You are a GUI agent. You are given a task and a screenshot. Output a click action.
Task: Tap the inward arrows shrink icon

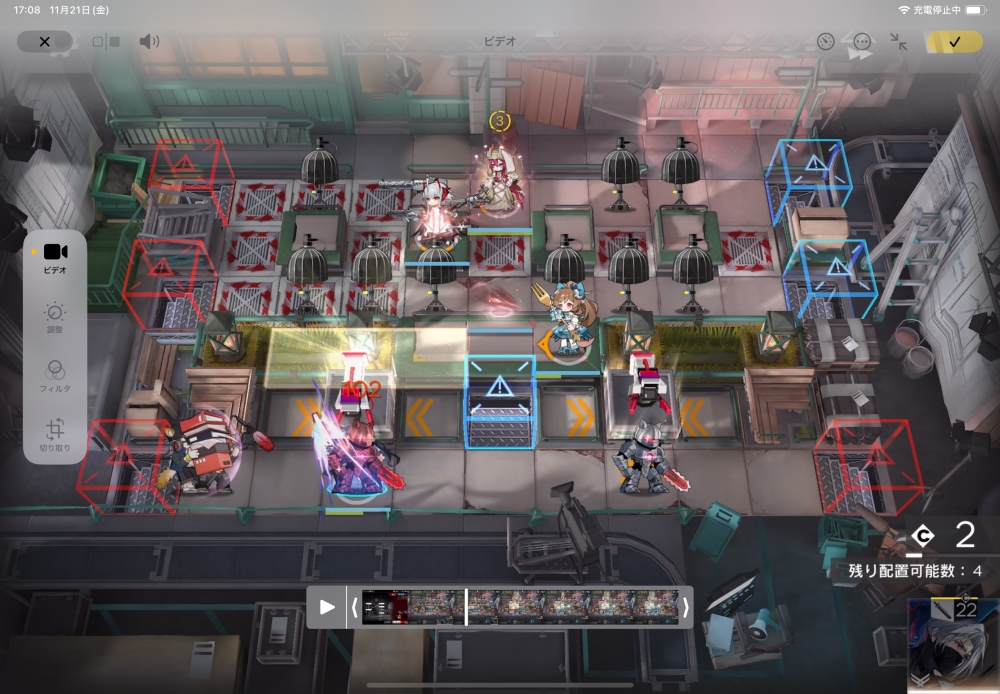[x=898, y=42]
